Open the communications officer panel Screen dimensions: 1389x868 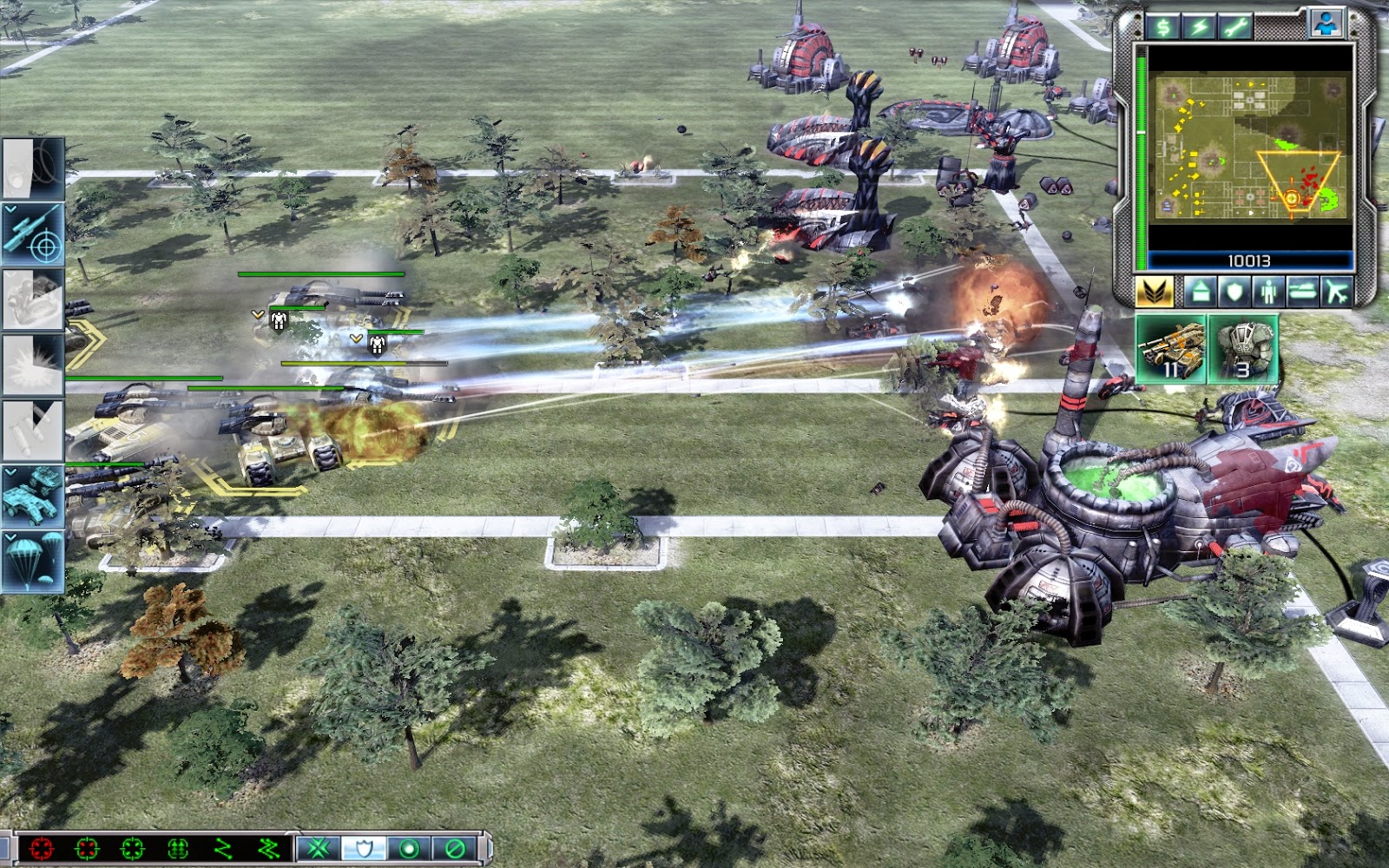[1326, 24]
